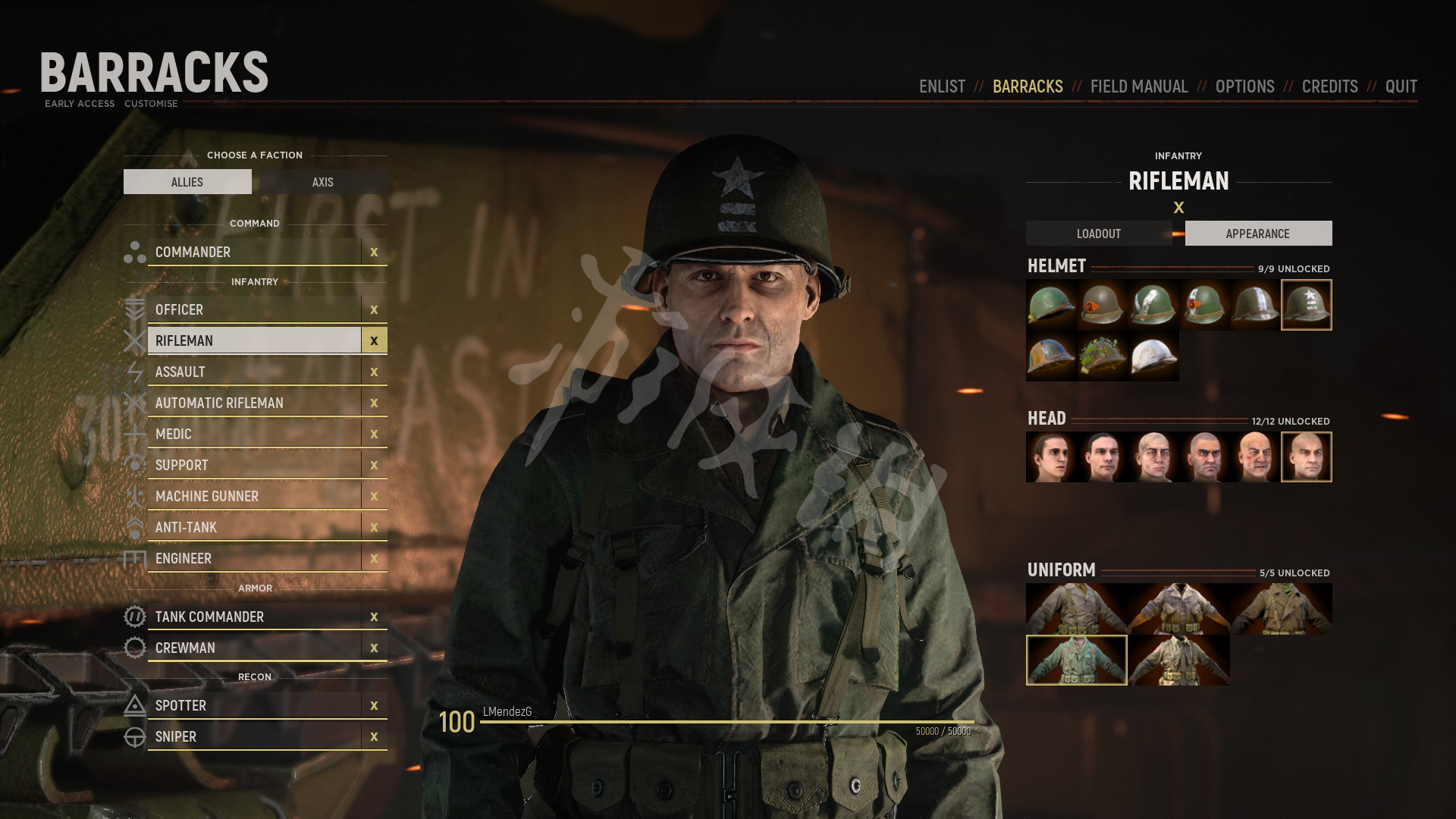Go to Field Manual
Screen dimensions: 1456x819
click(x=1138, y=86)
